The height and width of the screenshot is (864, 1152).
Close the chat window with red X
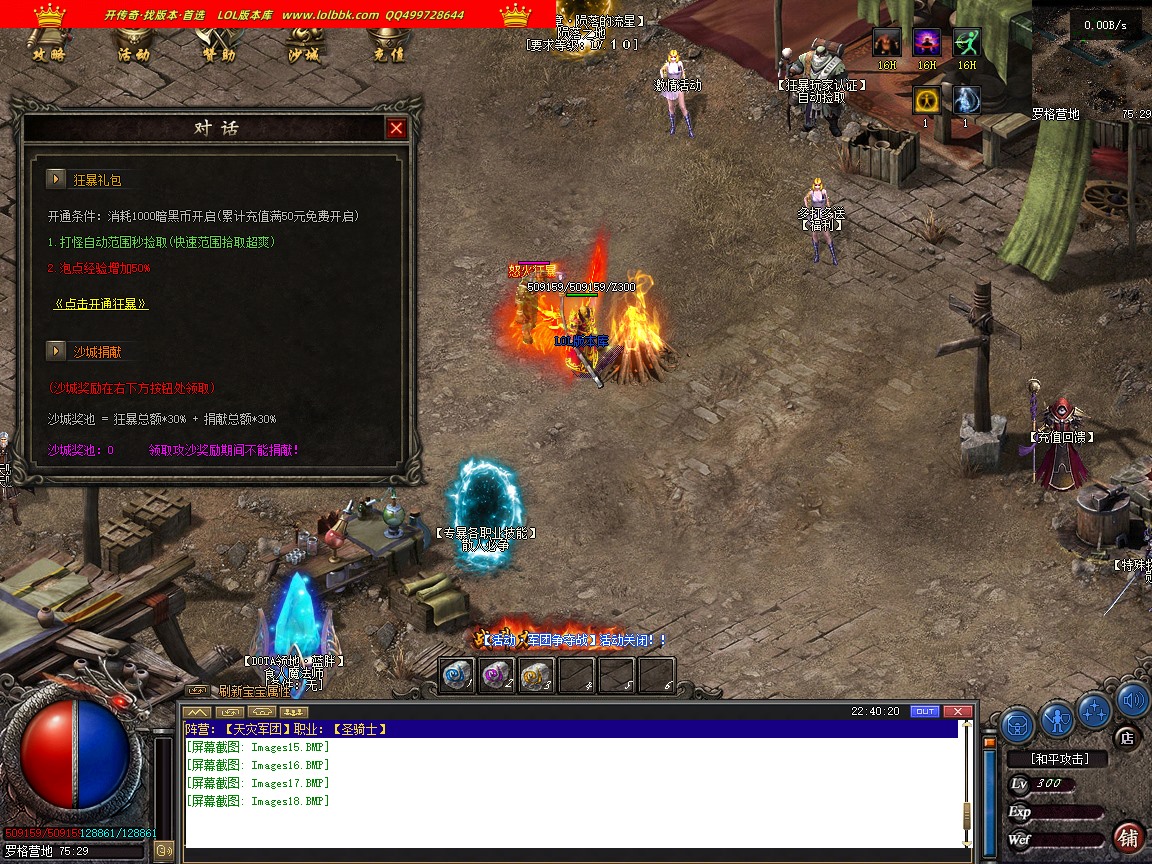pos(958,711)
